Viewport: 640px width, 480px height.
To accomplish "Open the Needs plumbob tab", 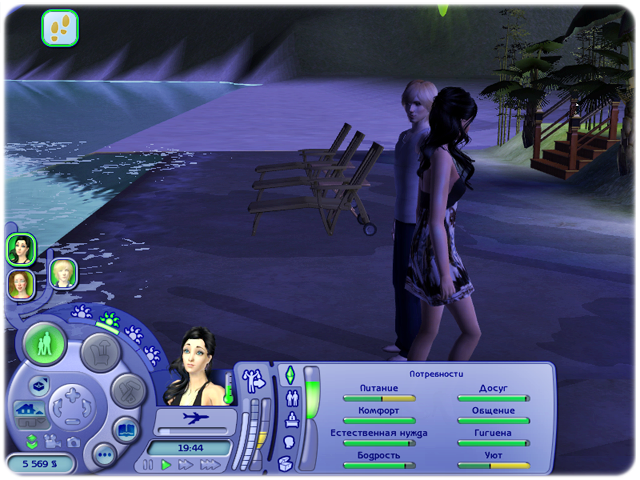I will coord(291,375).
